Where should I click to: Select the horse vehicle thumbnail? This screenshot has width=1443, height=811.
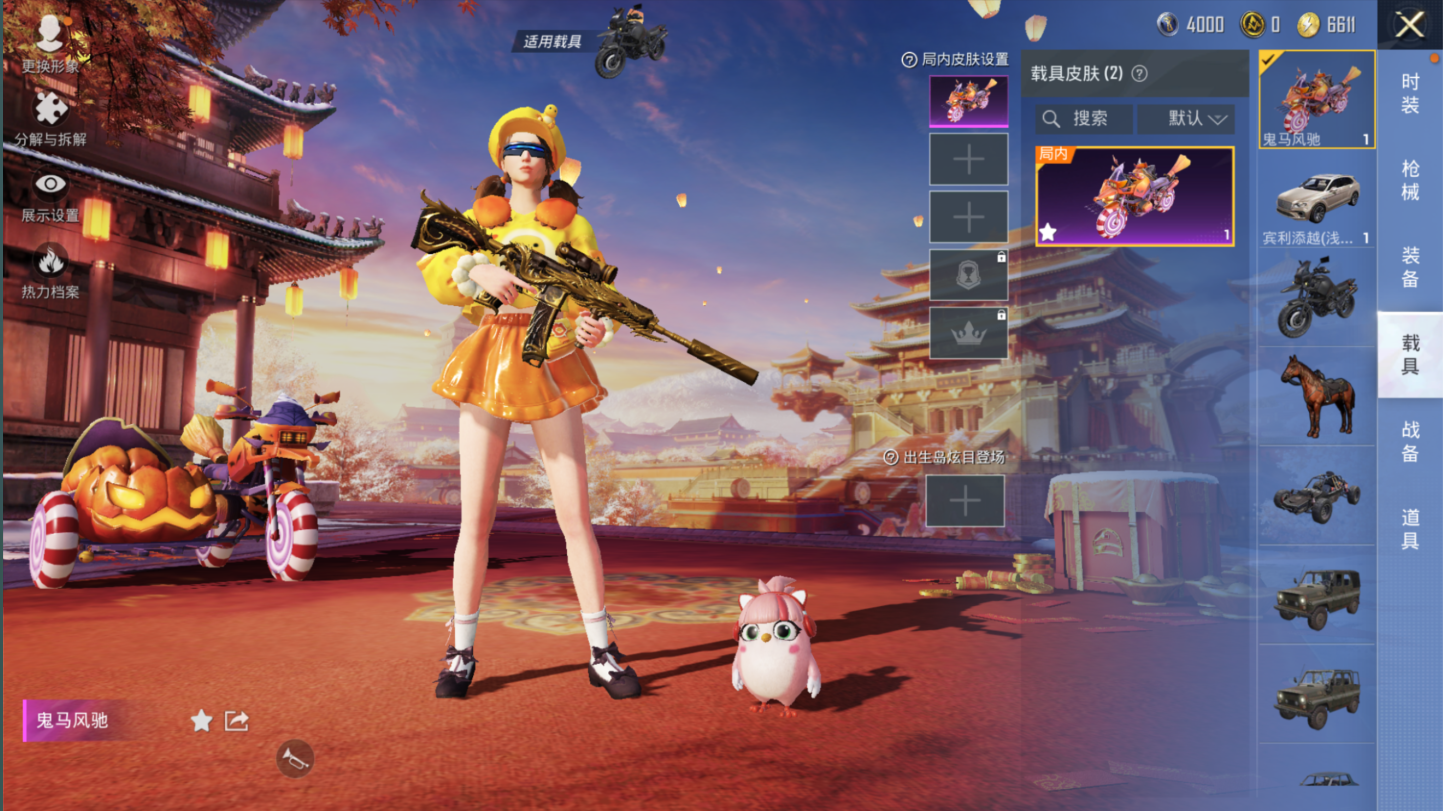tap(1317, 395)
